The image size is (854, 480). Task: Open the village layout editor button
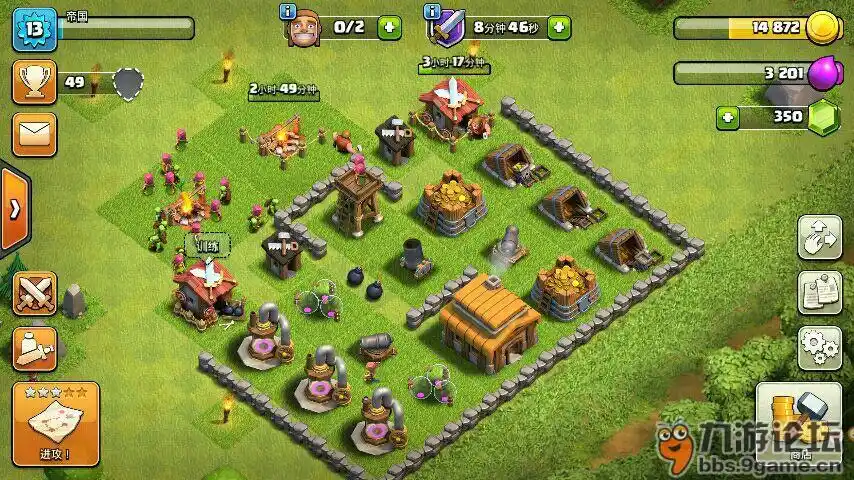click(x=819, y=237)
